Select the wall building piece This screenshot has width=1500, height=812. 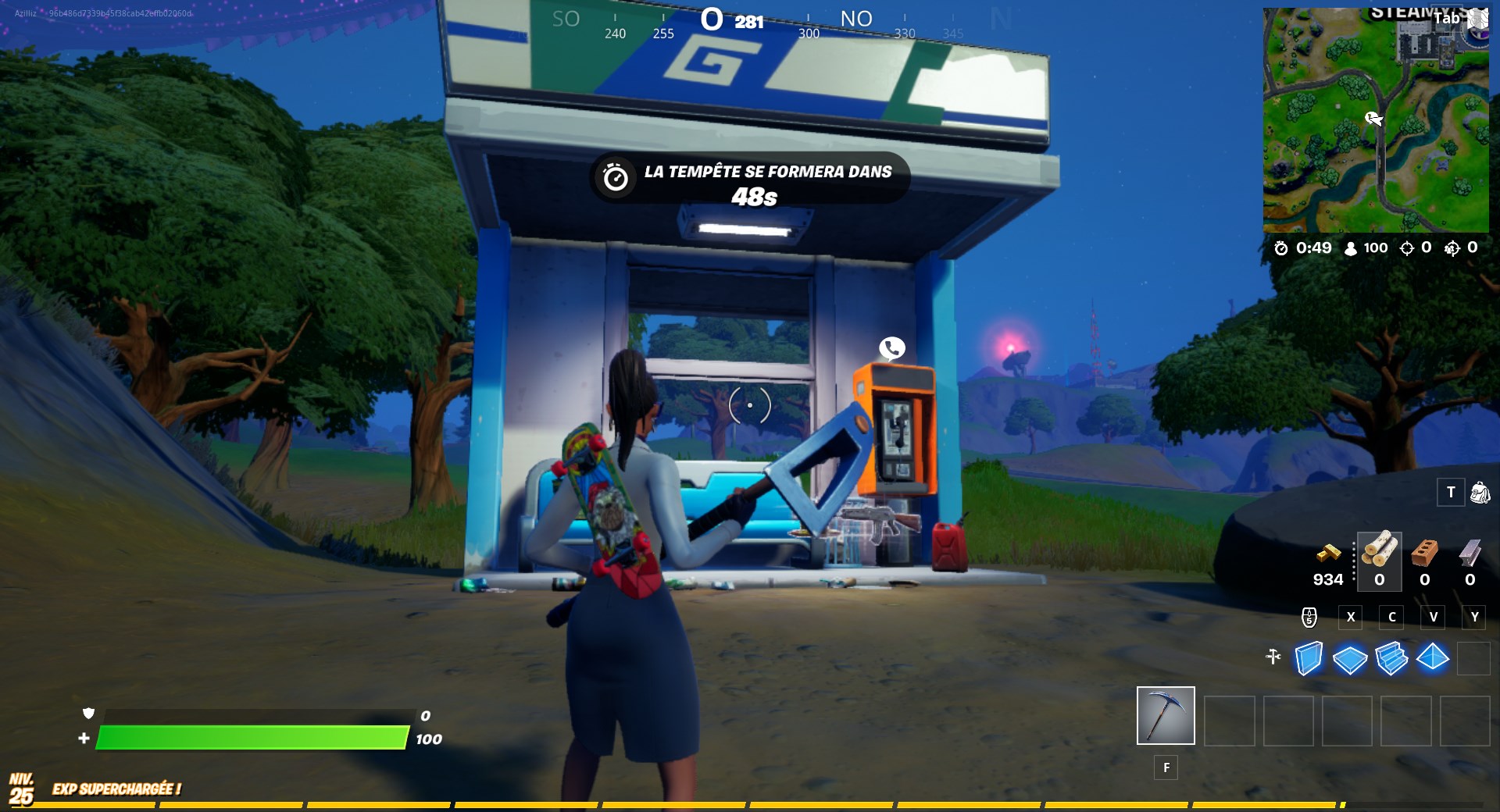point(1310,660)
